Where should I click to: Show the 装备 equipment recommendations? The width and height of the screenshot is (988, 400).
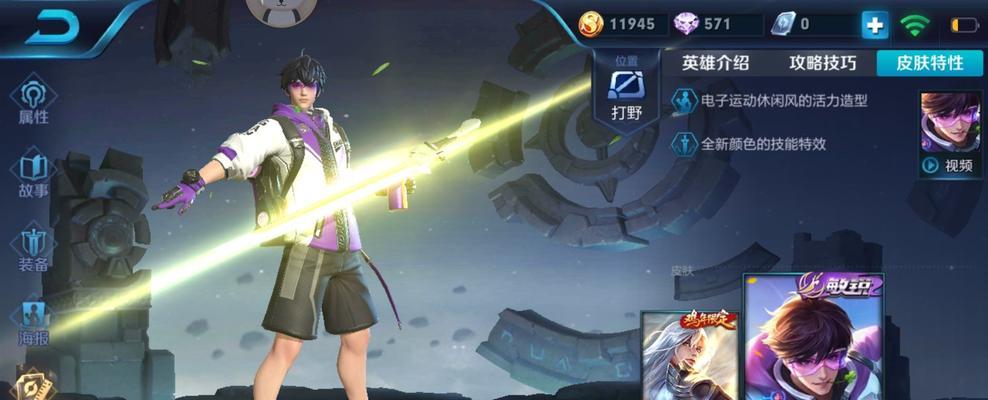33,250
